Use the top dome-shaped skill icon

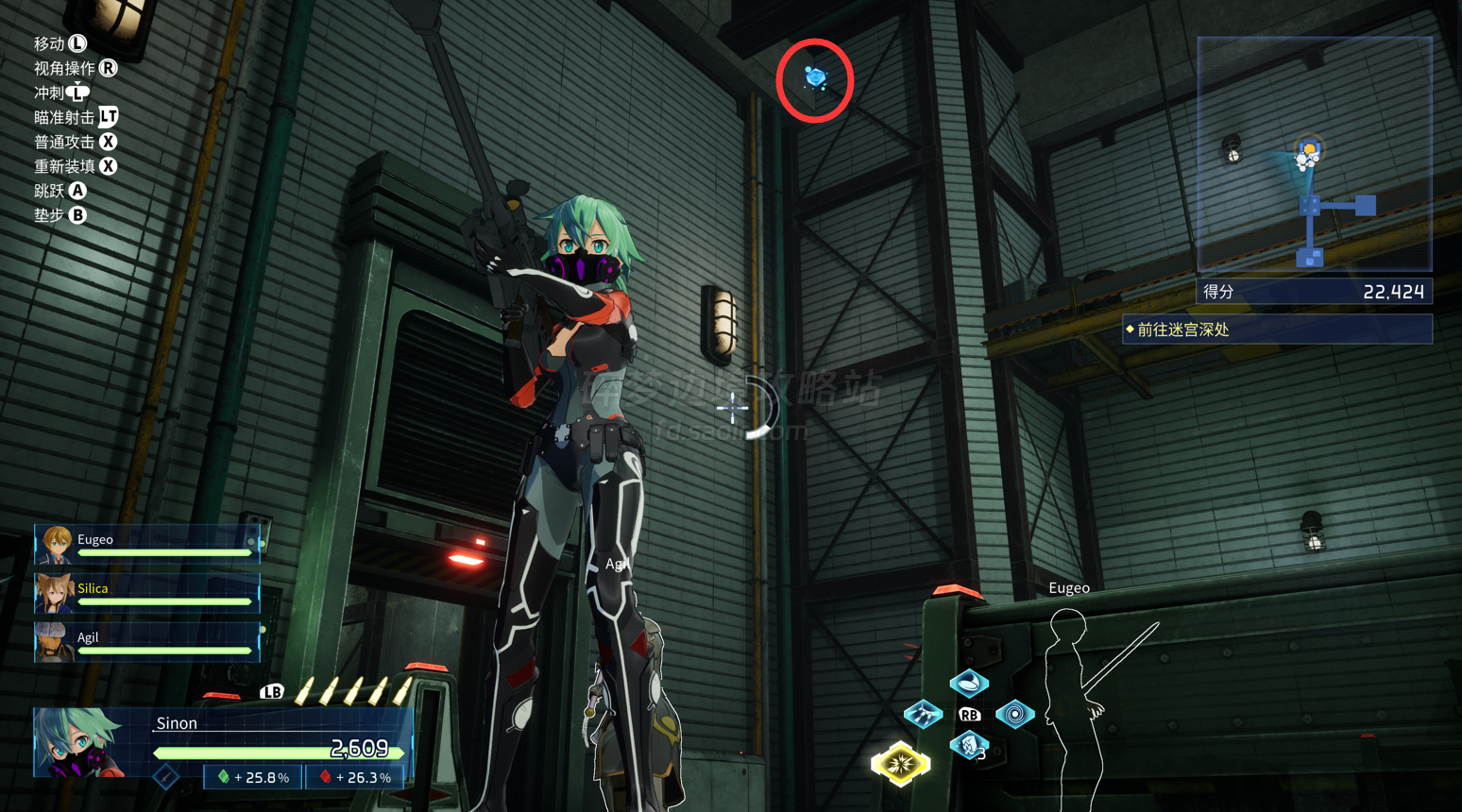pyautogui.click(x=968, y=683)
